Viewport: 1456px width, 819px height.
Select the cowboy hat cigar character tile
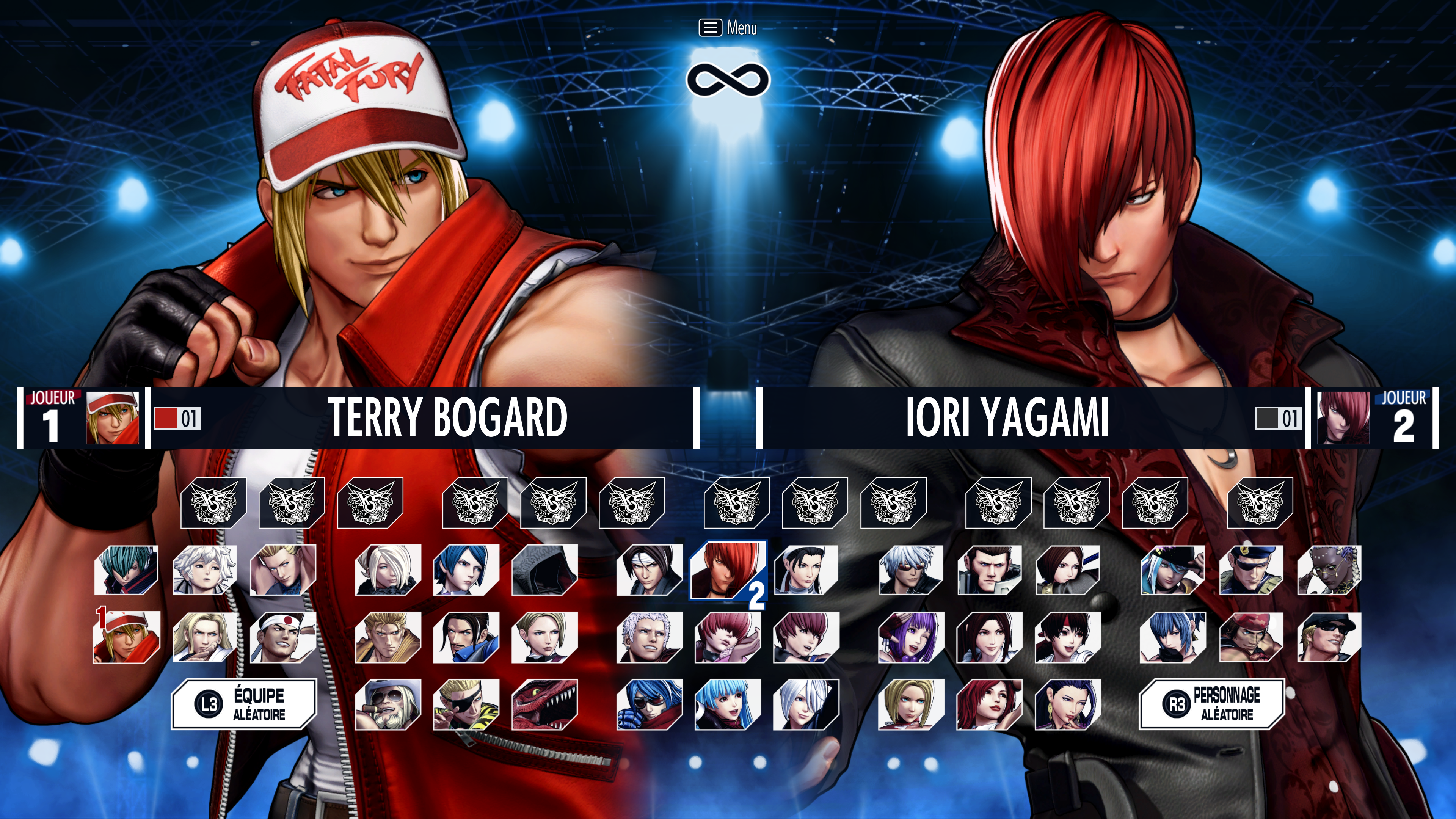[x=388, y=704]
